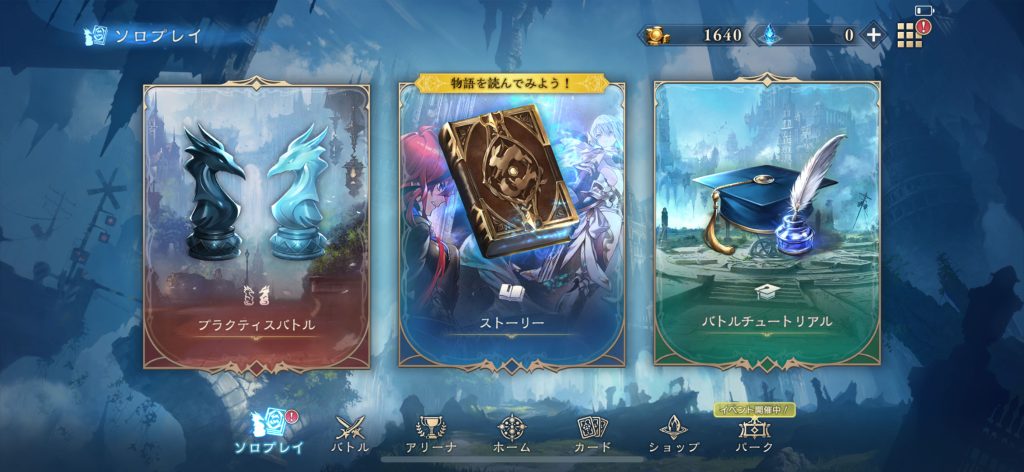Enter the パーク park tab
1024x472 pixels.
pyautogui.click(x=753, y=434)
